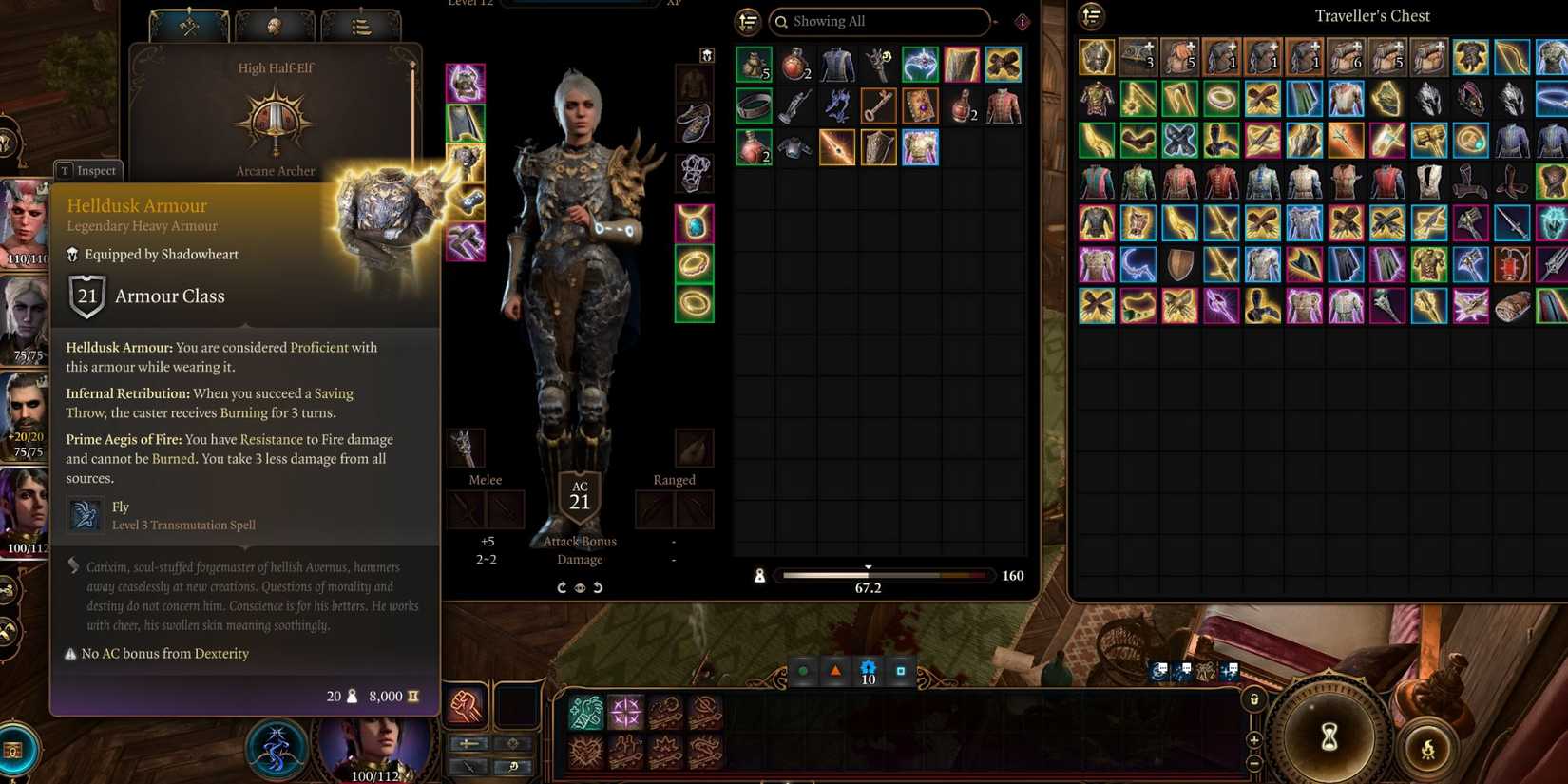
Task: Click the Inspect button on the armour tooltip
Action: (x=87, y=170)
